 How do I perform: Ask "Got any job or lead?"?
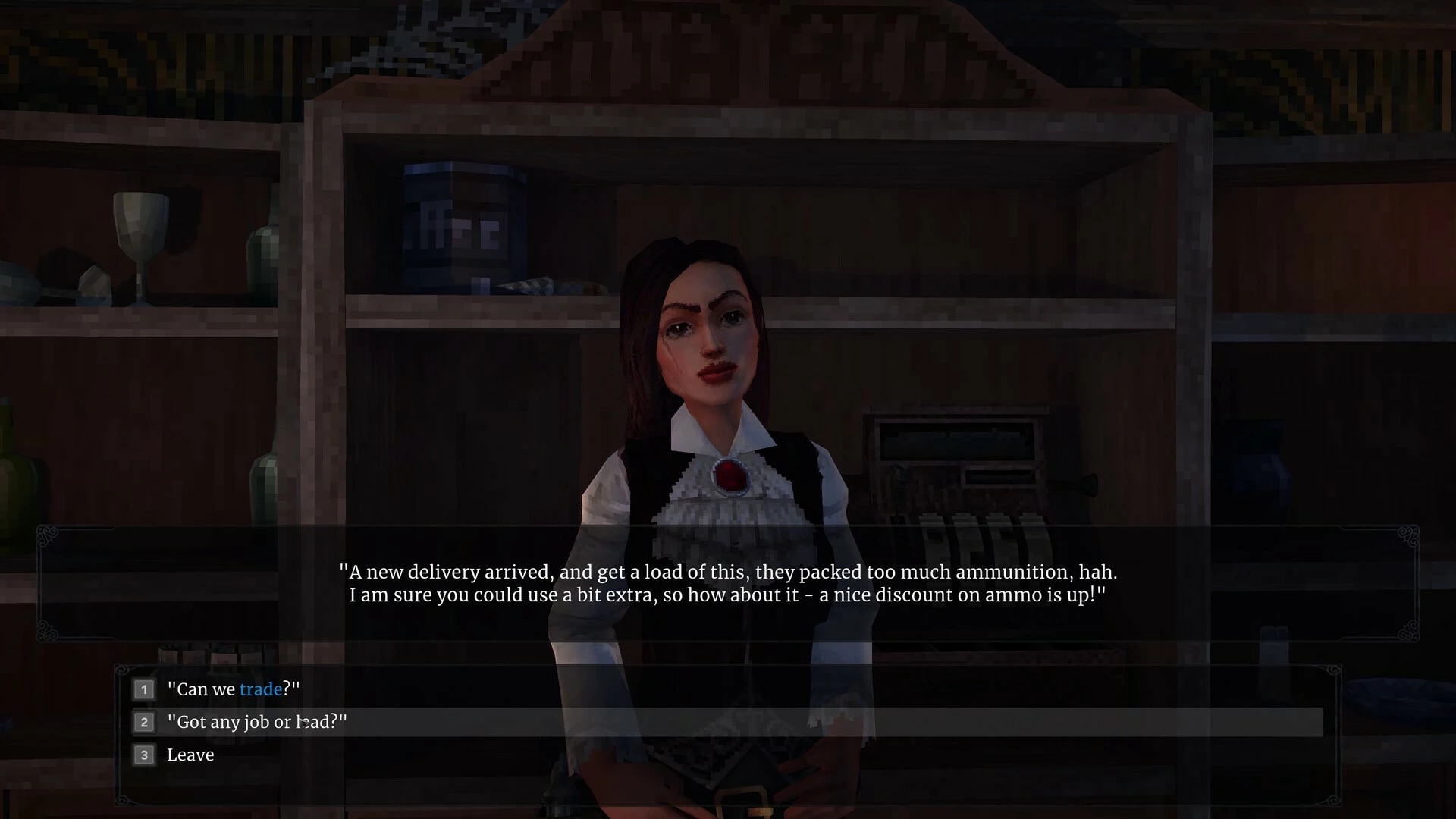(256, 722)
